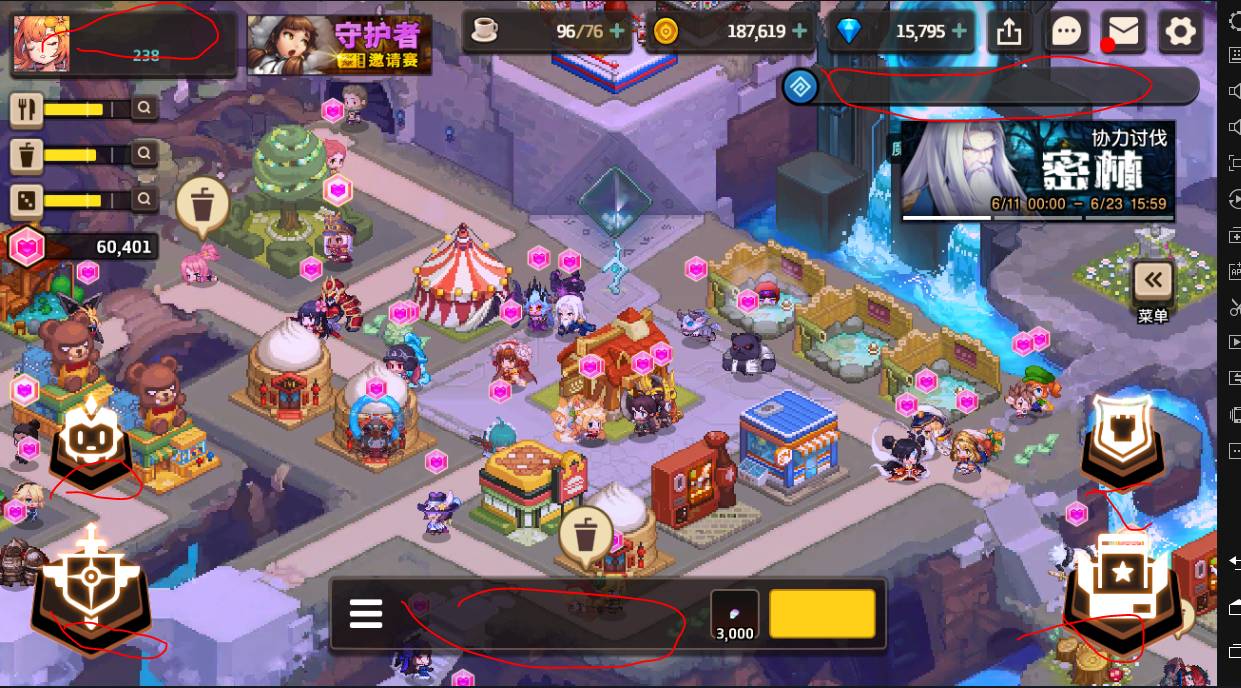Add more coffee stamina
Image resolution: width=1241 pixels, height=688 pixels.
(617, 32)
